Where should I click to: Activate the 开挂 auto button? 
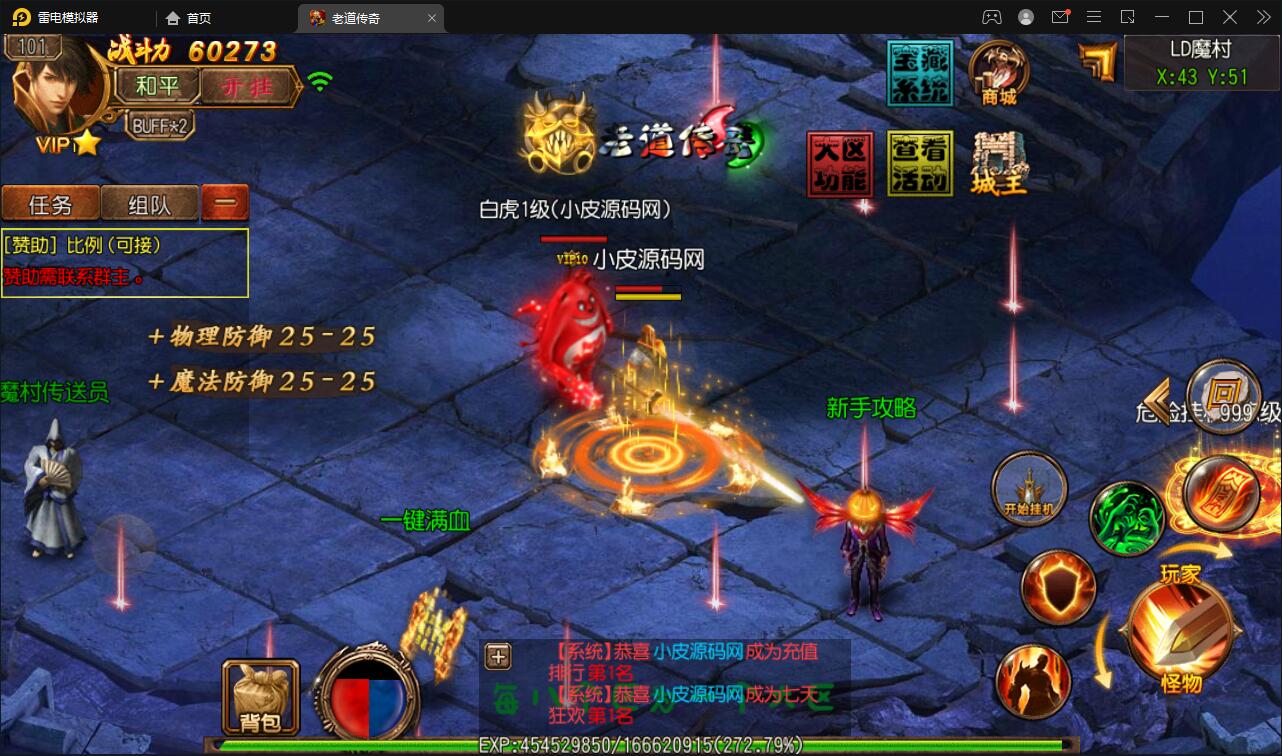pos(247,87)
